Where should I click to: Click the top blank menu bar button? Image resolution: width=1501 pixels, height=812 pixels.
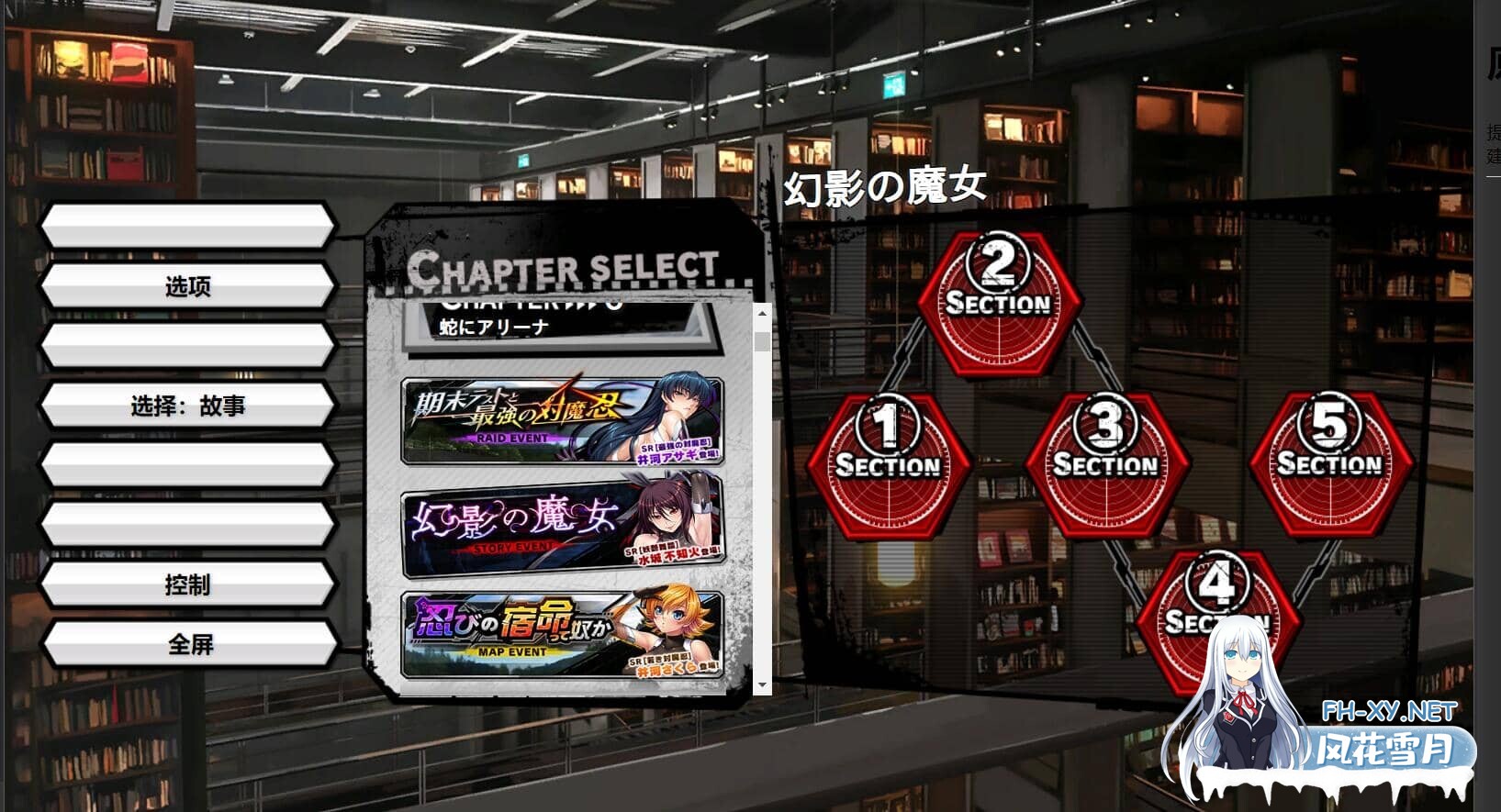(188, 227)
